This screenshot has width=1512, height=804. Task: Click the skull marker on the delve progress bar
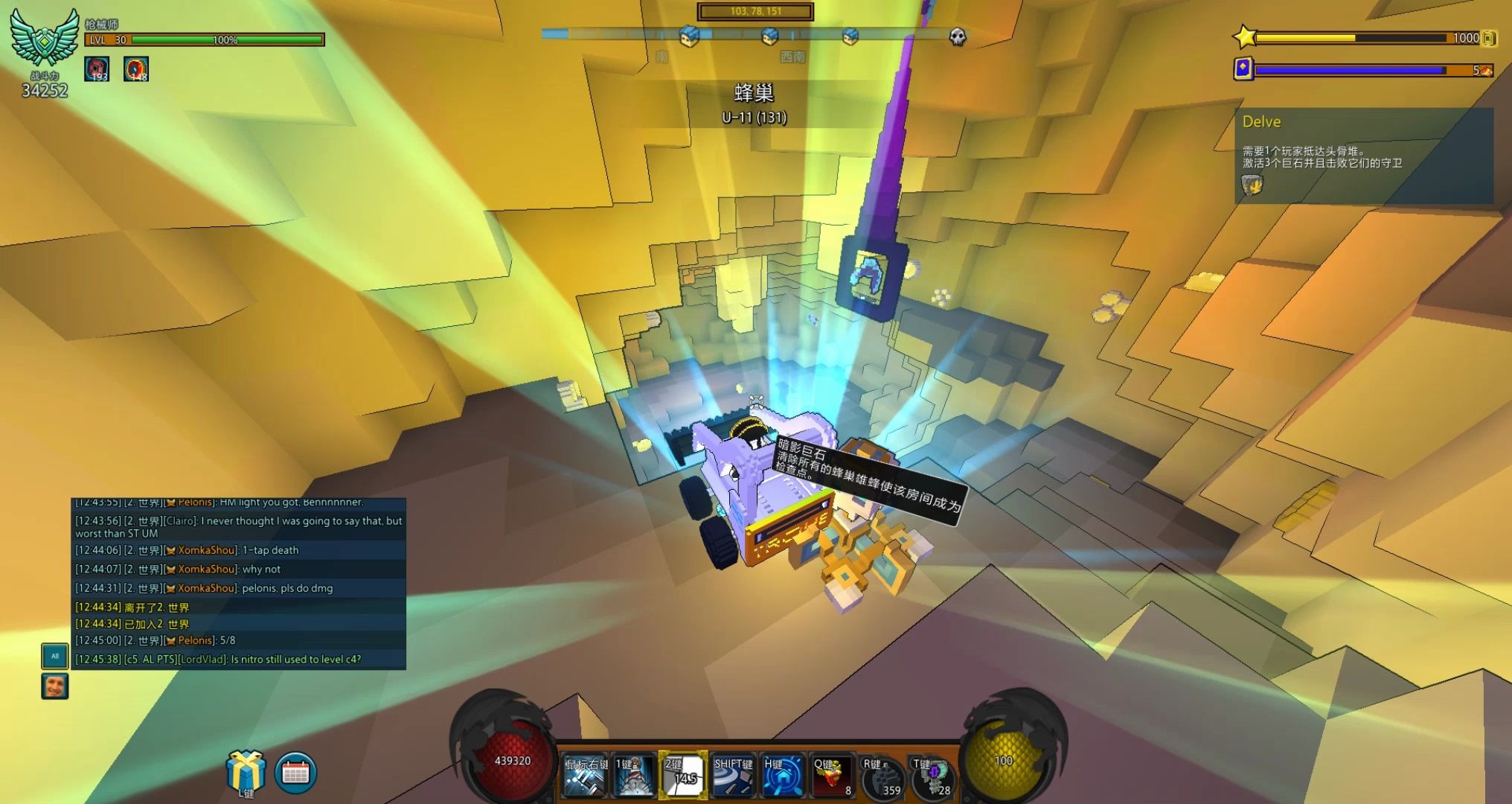coord(958,36)
